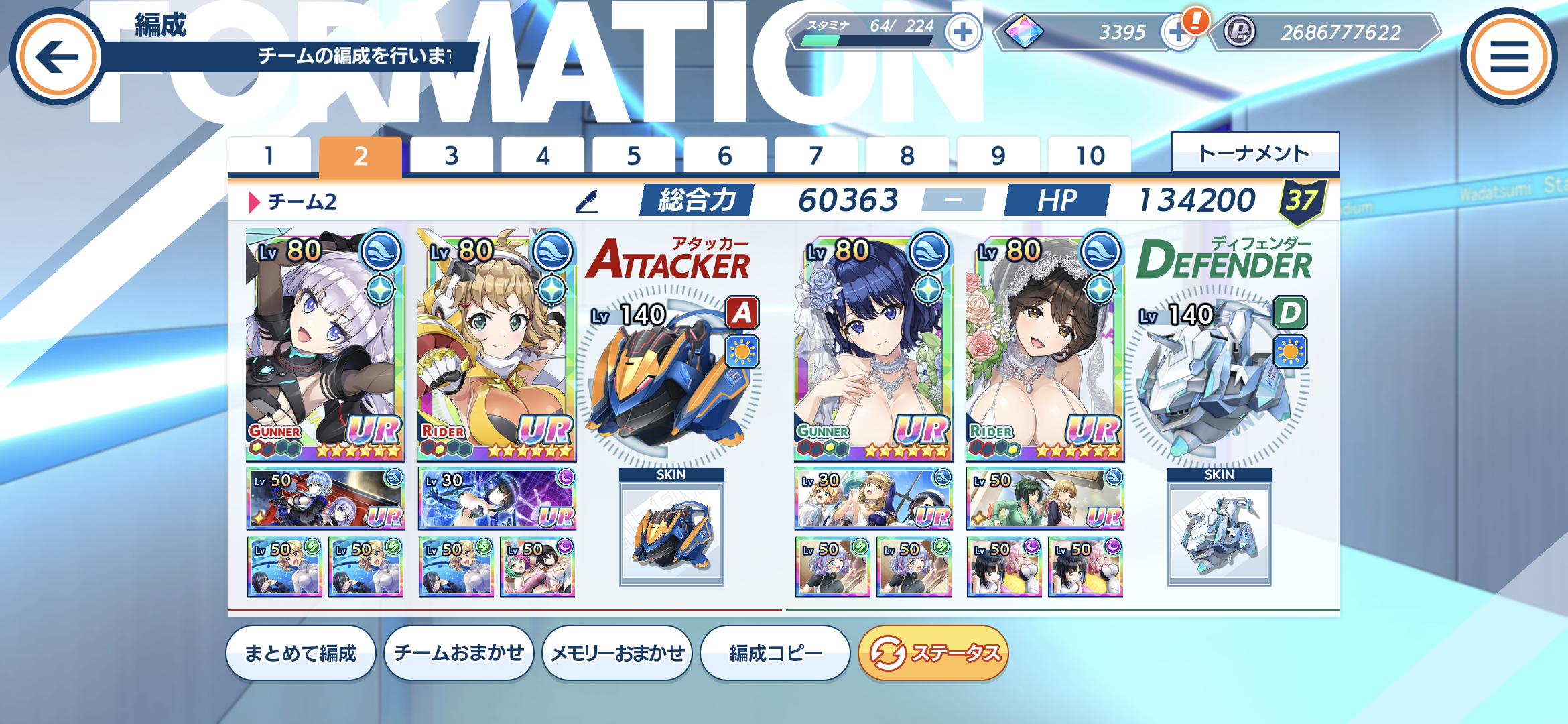Select team tab 5

pos(634,156)
